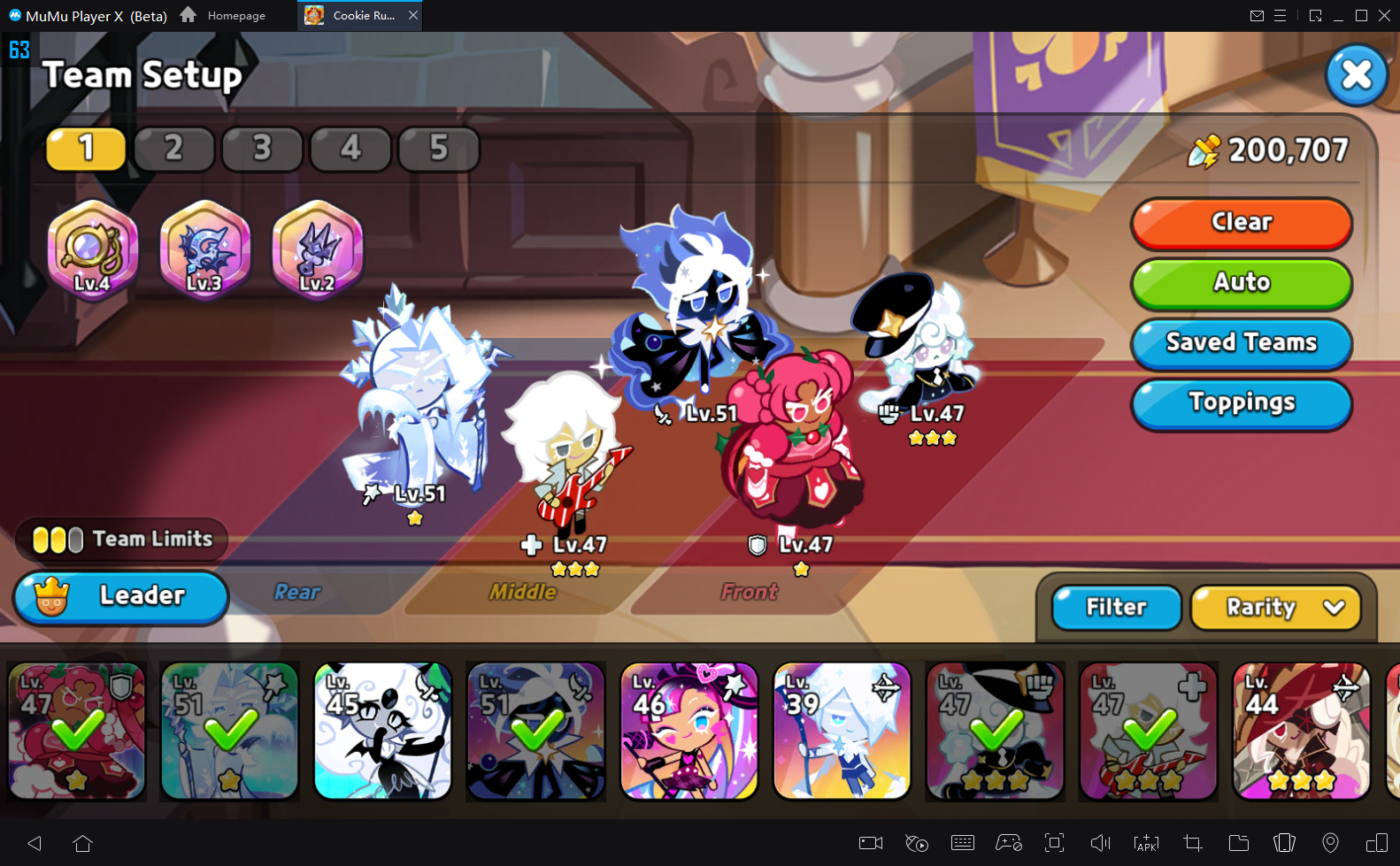Switch to team slot 2
The width and height of the screenshot is (1400, 866).
[173, 149]
